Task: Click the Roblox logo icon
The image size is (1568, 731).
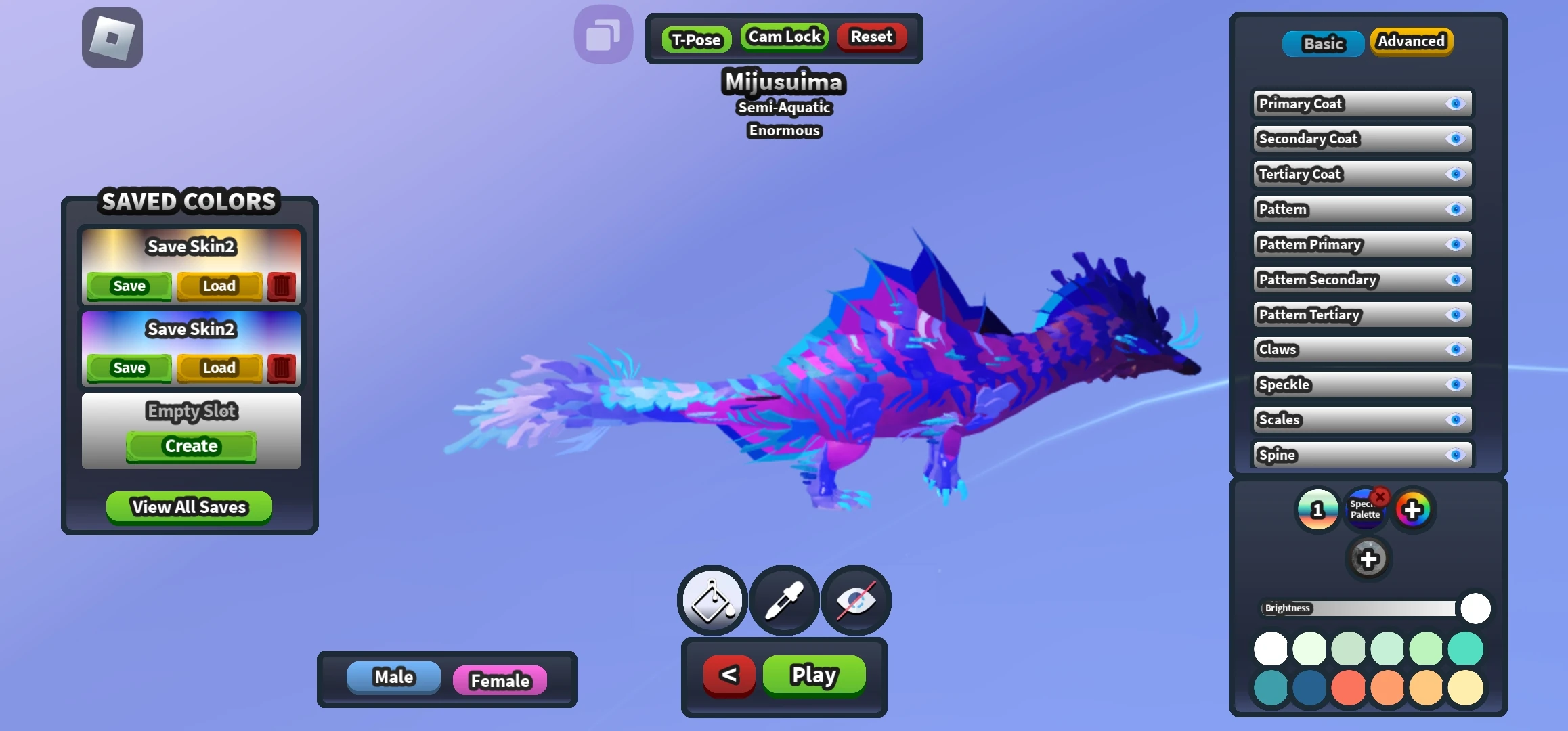Action: coord(111,37)
